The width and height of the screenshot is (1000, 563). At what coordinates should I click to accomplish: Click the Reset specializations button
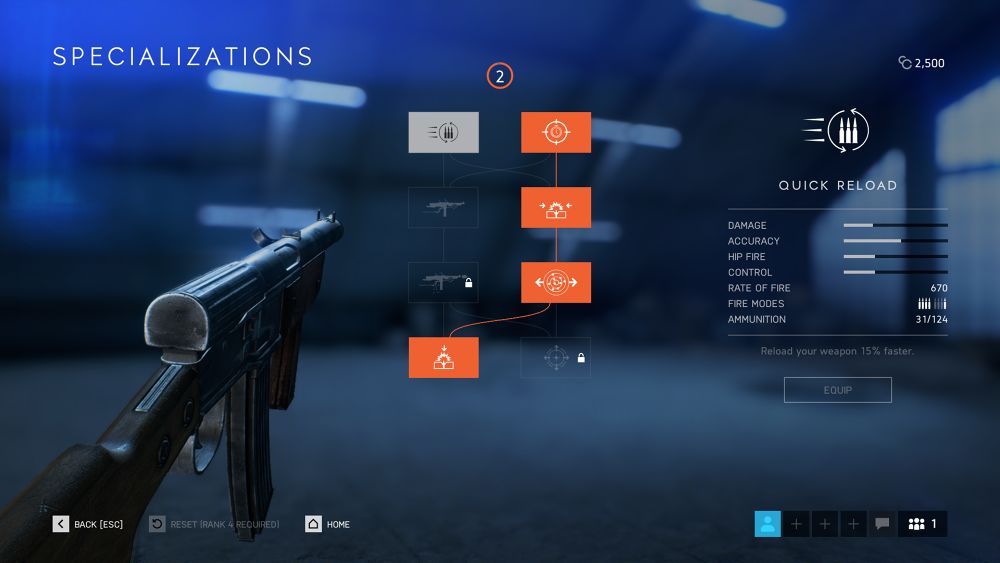pyautogui.click(x=214, y=524)
